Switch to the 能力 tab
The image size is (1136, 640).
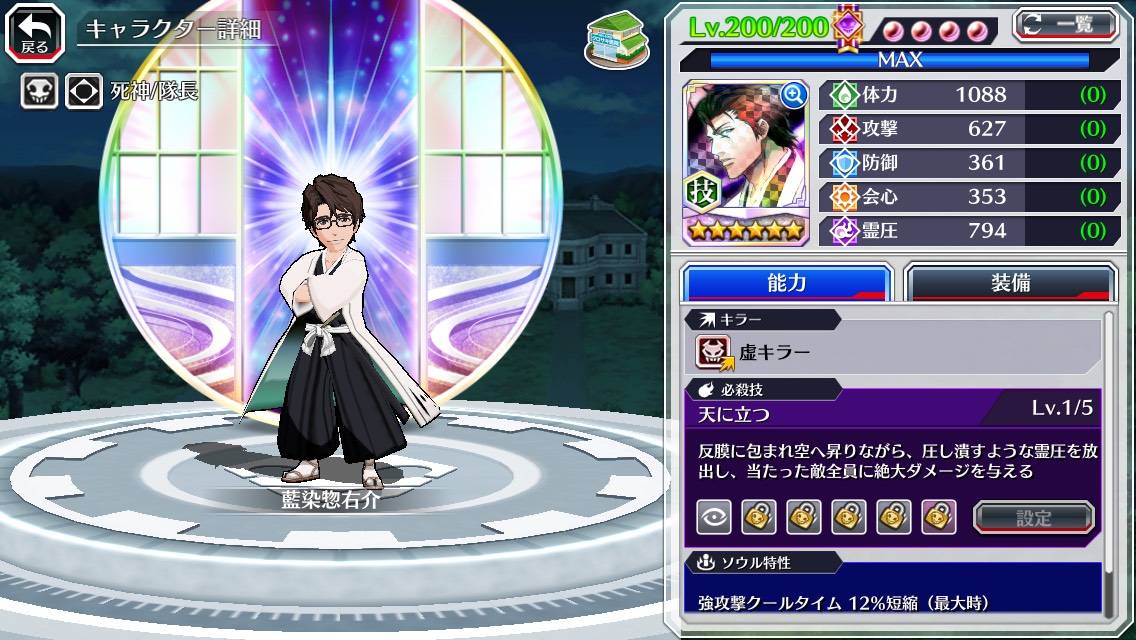pos(786,283)
